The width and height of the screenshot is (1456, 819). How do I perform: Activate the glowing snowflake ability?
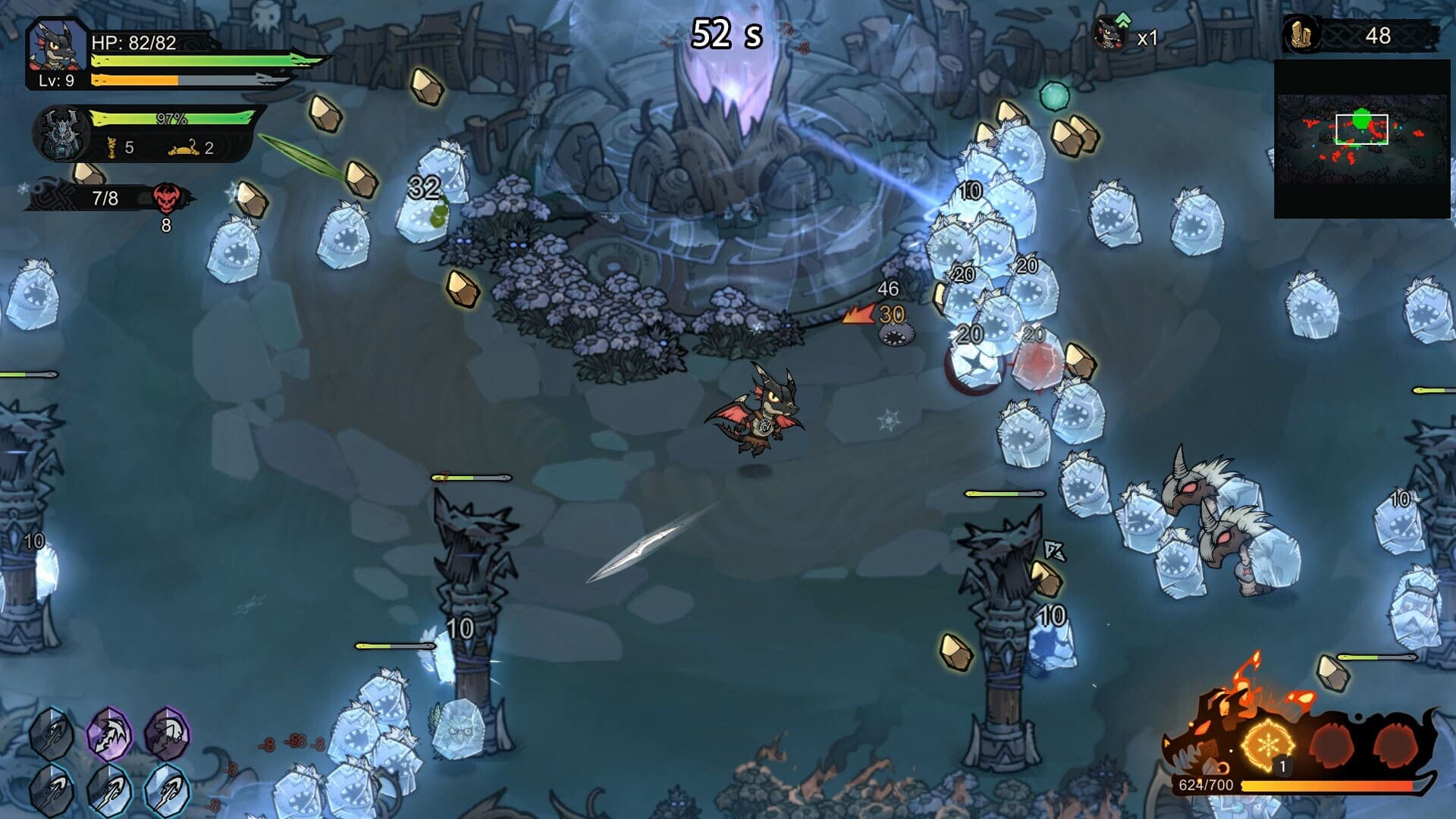(x=1267, y=745)
